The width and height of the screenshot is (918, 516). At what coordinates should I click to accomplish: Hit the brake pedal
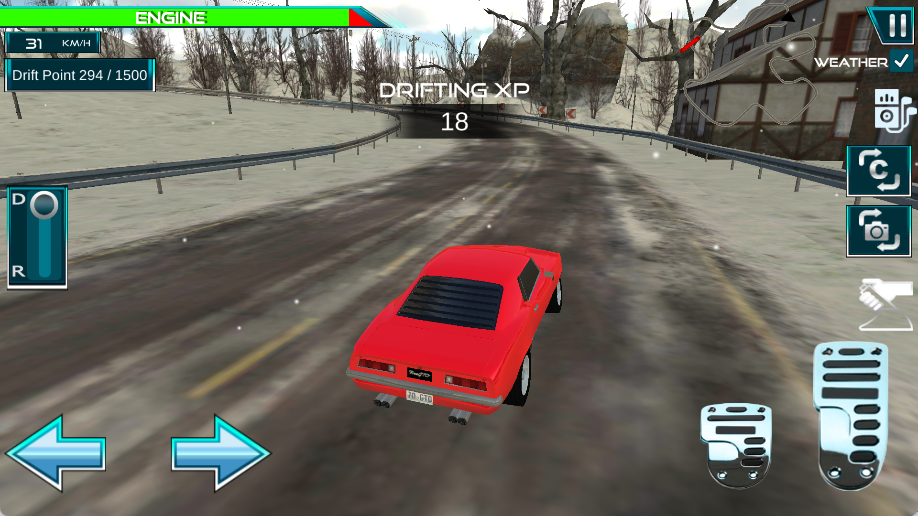[x=737, y=444]
